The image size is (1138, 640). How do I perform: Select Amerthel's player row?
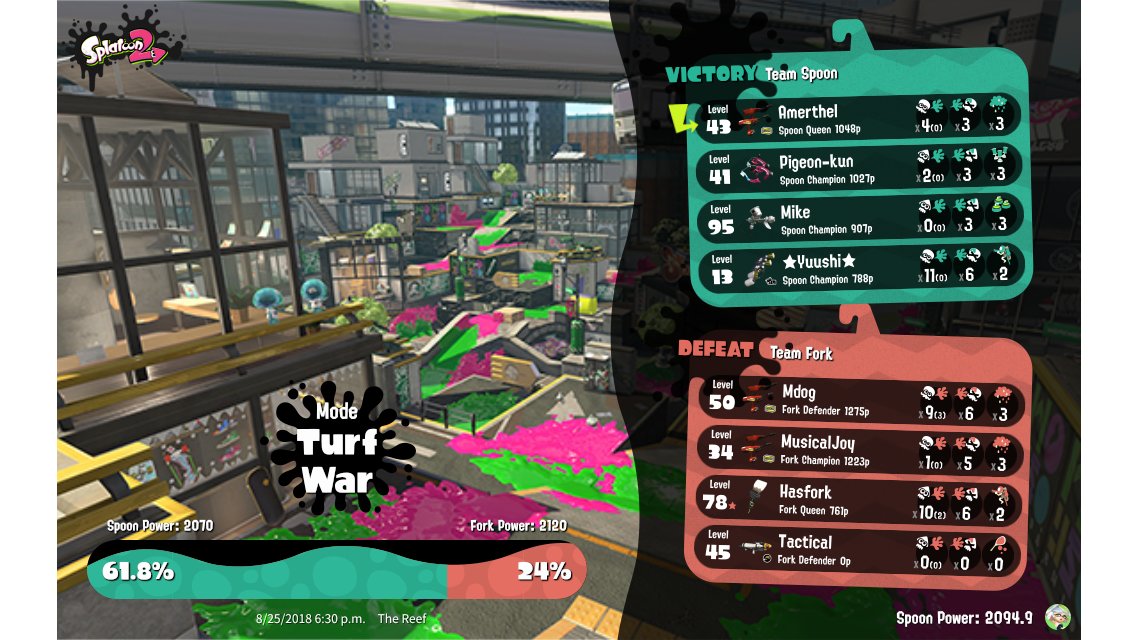point(860,117)
